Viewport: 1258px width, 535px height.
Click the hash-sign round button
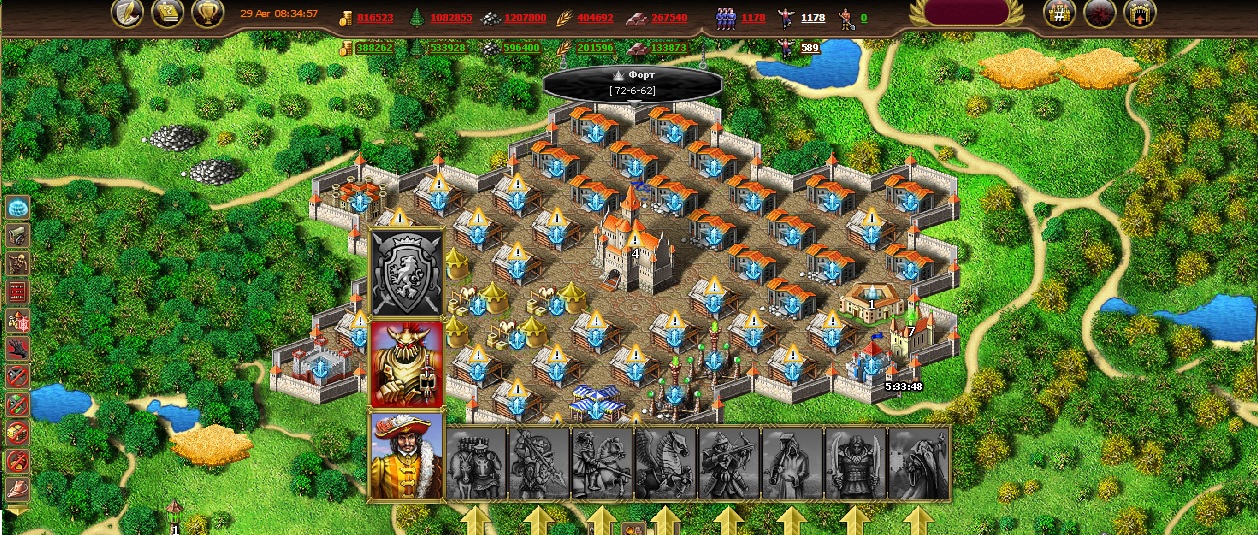(x=1059, y=13)
